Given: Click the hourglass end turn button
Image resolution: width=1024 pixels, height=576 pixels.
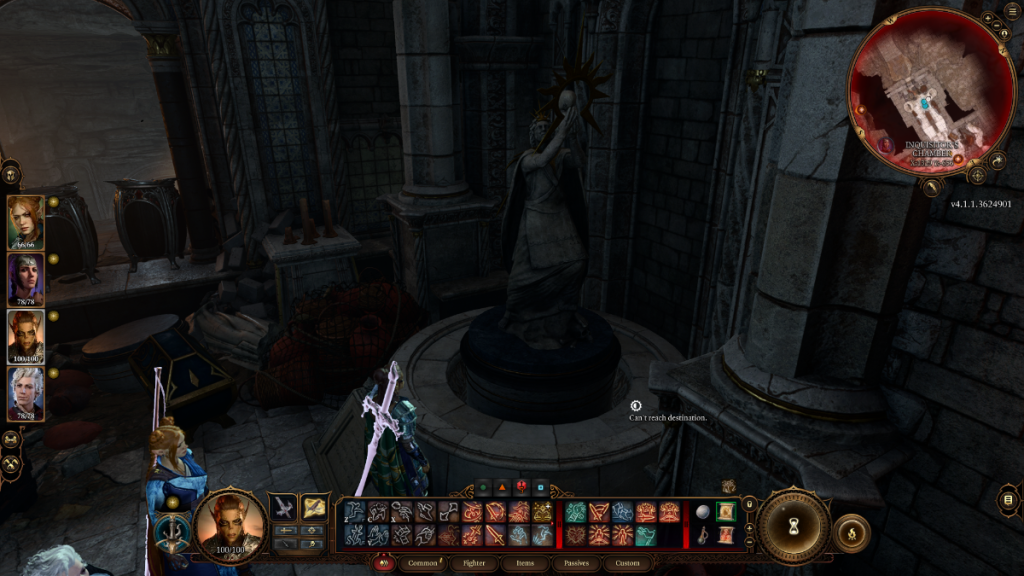Looking at the screenshot, I should (x=793, y=526).
